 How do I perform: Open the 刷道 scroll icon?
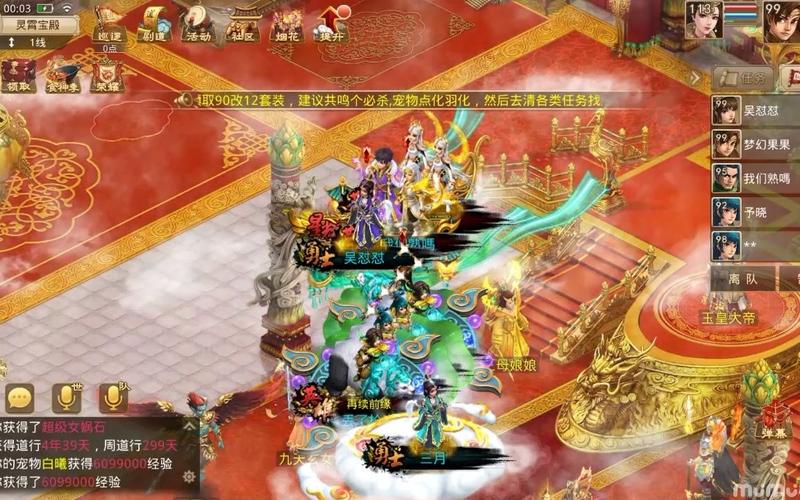tap(153, 22)
